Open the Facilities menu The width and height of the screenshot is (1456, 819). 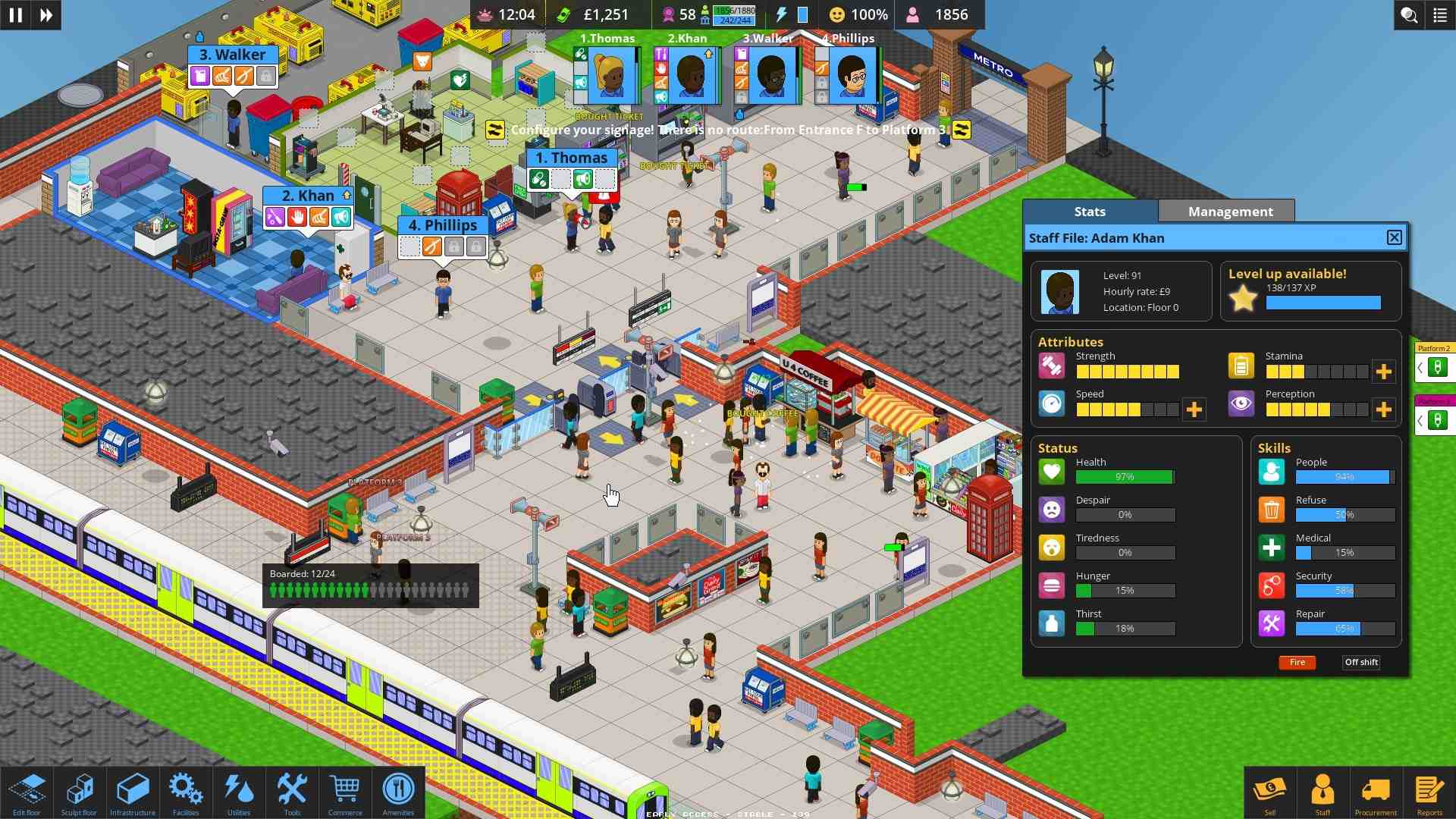click(186, 792)
